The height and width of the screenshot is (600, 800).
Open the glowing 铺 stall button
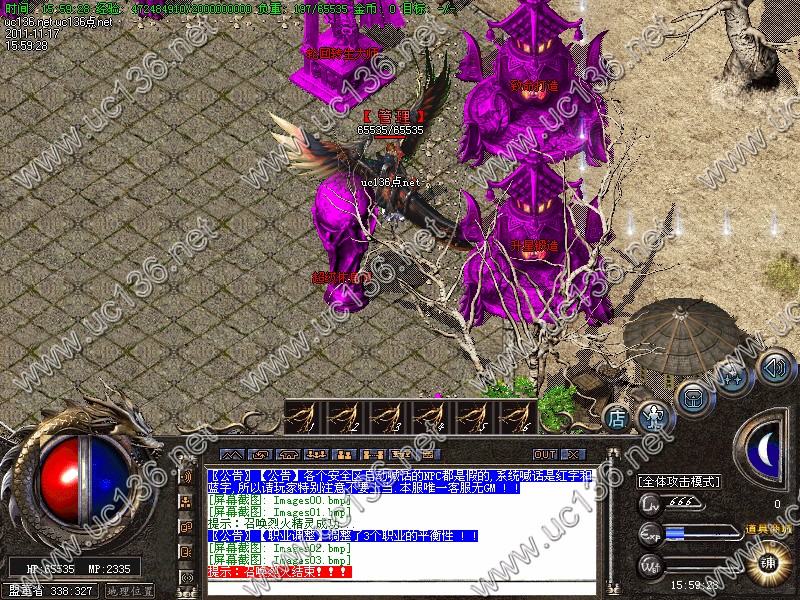pos(770,562)
